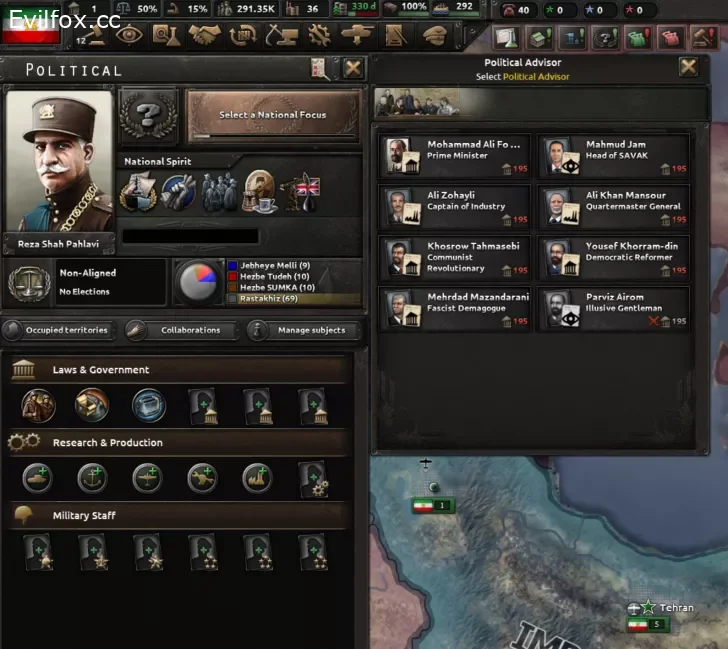This screenshot has width=728, height=649.
Task: Select a National Focus
Action: click(x=272, y=115)
